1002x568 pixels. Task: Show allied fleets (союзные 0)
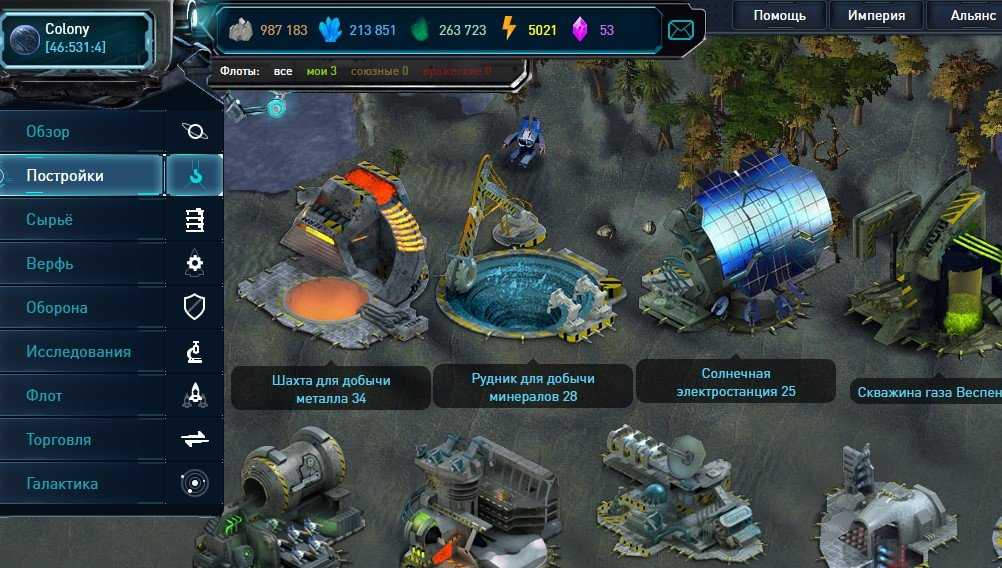coord(377,71)
